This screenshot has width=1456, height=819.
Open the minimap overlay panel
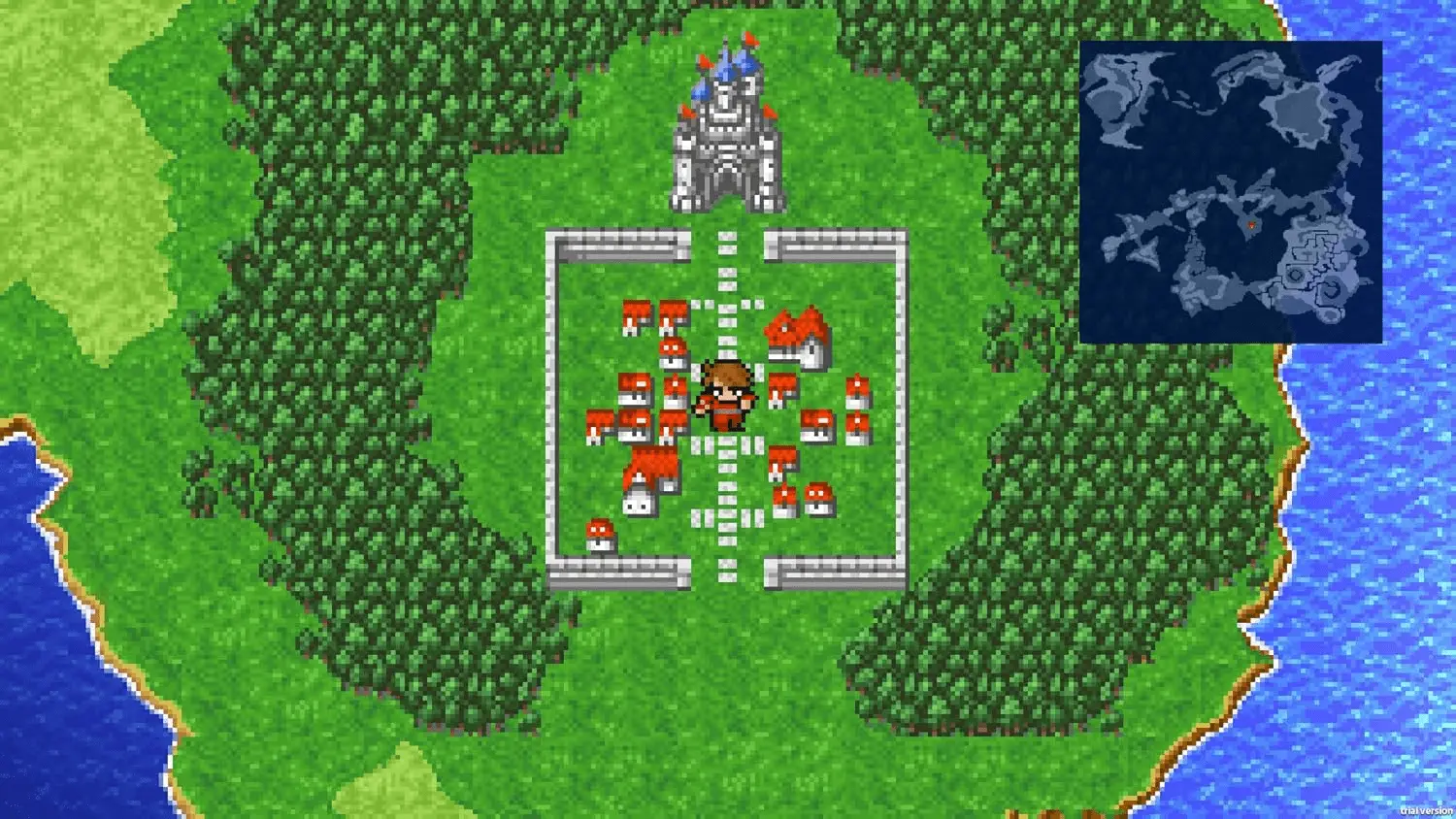(x=1233, y=189)
